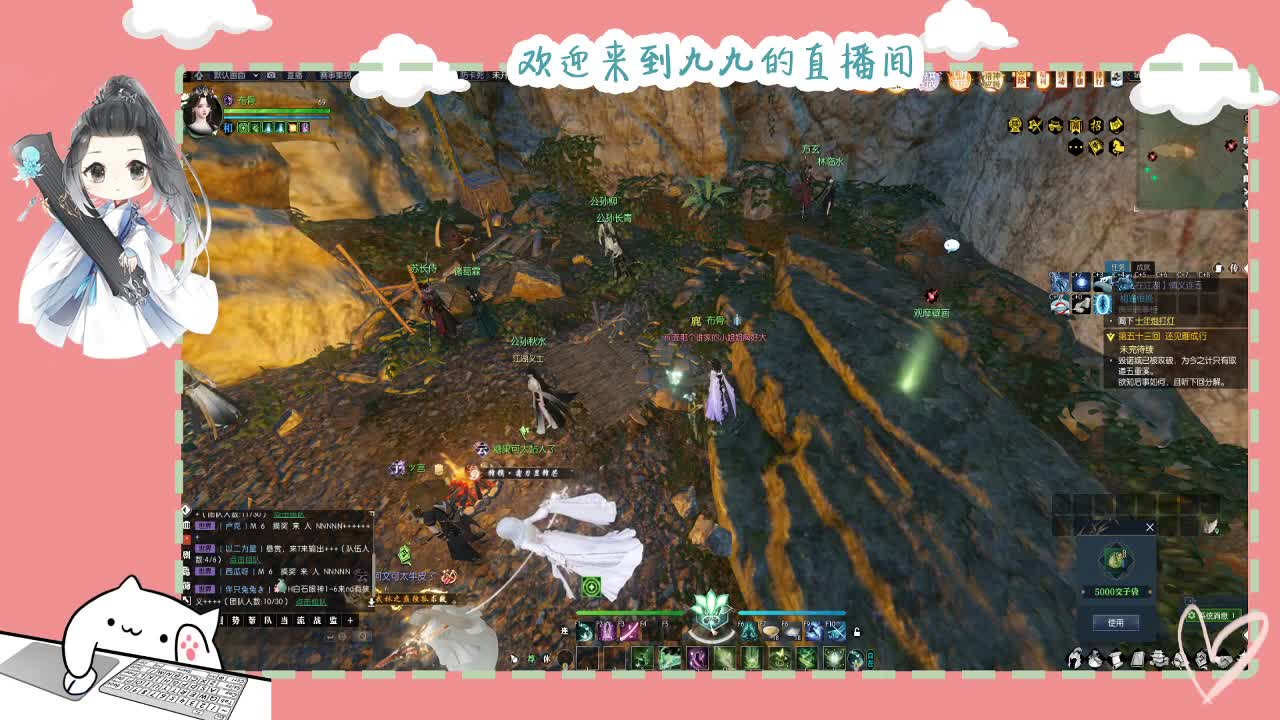Click the green health bar above the skill bar
Screen dimensions: 1280x720
(x=628, y=612)
